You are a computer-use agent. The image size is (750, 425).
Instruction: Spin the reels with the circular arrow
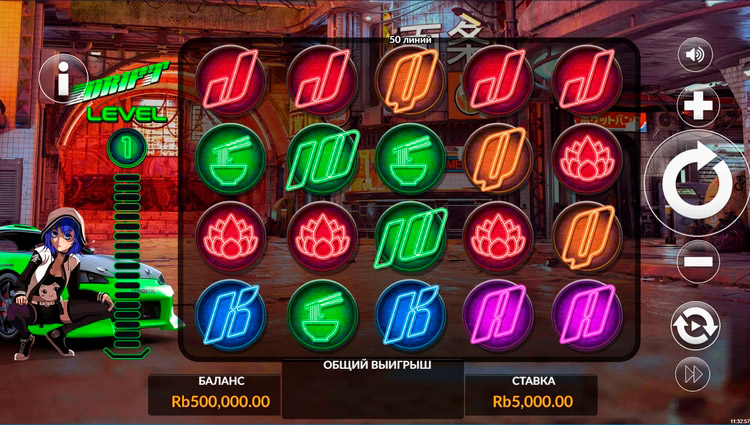[x=699, y=184]
